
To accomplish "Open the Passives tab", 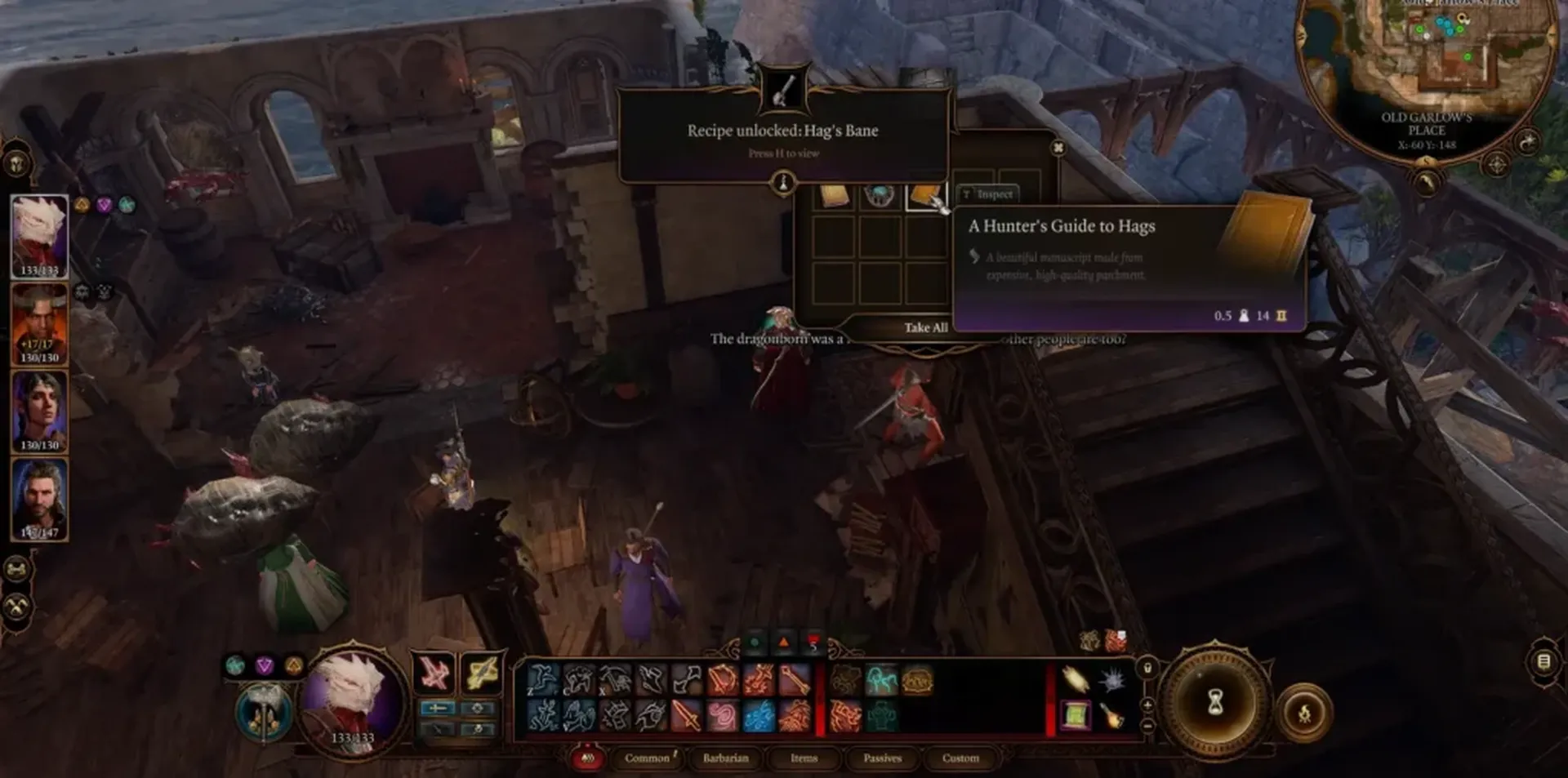I will pyautogui.click(x=883, y=758).
